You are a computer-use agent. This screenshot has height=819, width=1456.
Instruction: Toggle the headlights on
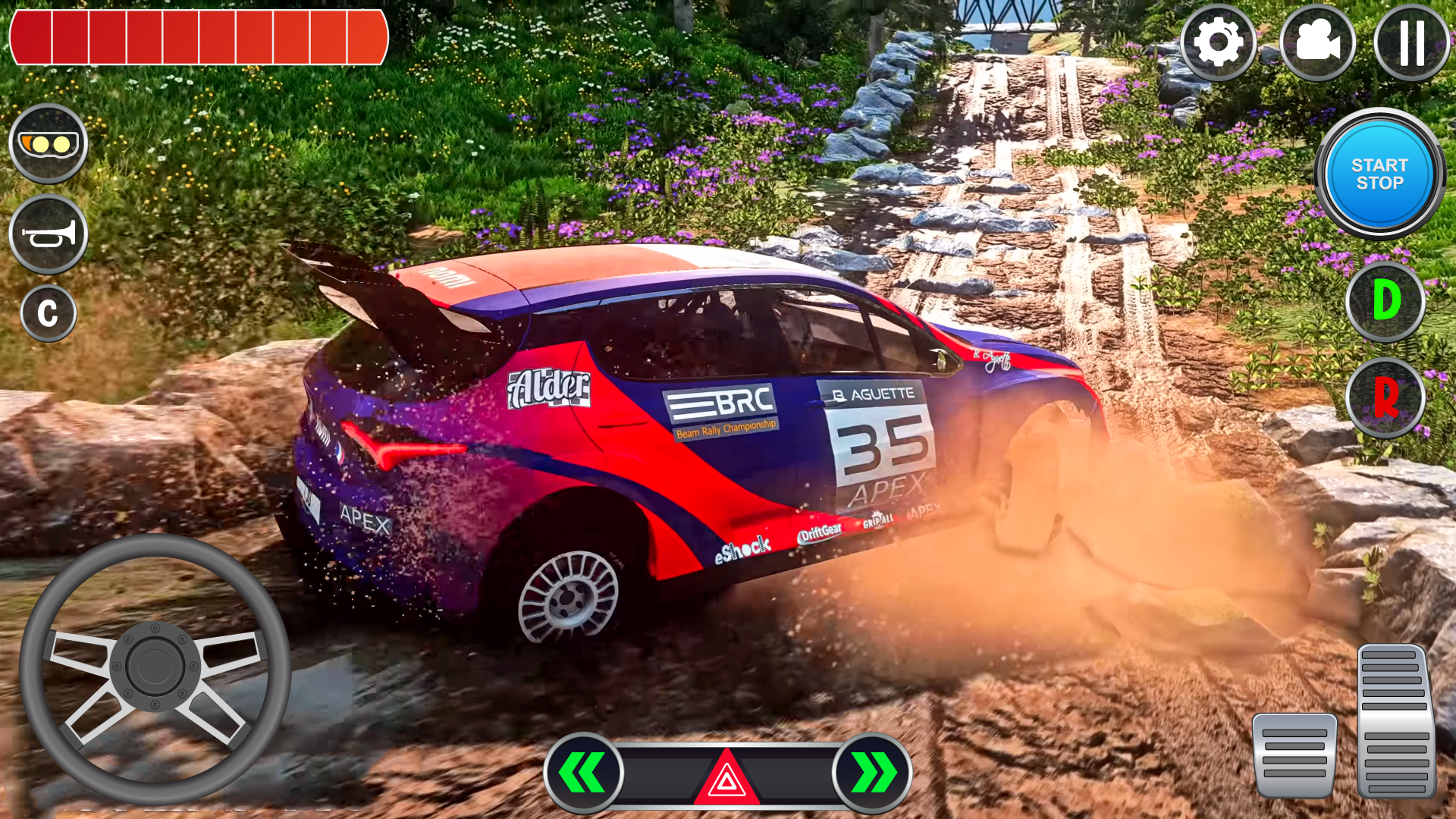47,143
